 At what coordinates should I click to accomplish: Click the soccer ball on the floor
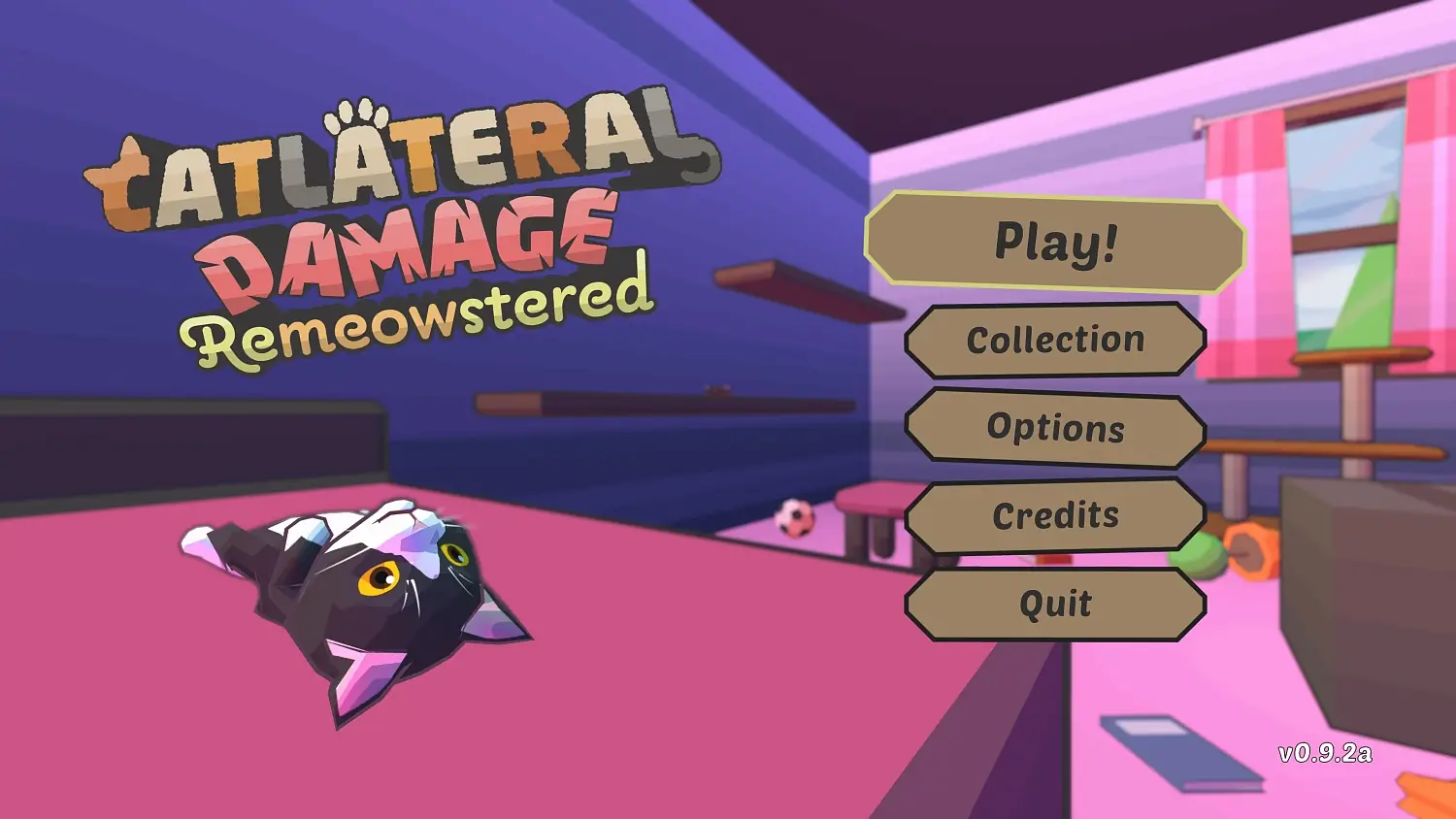pyautogui.click(x=794, y=517)
